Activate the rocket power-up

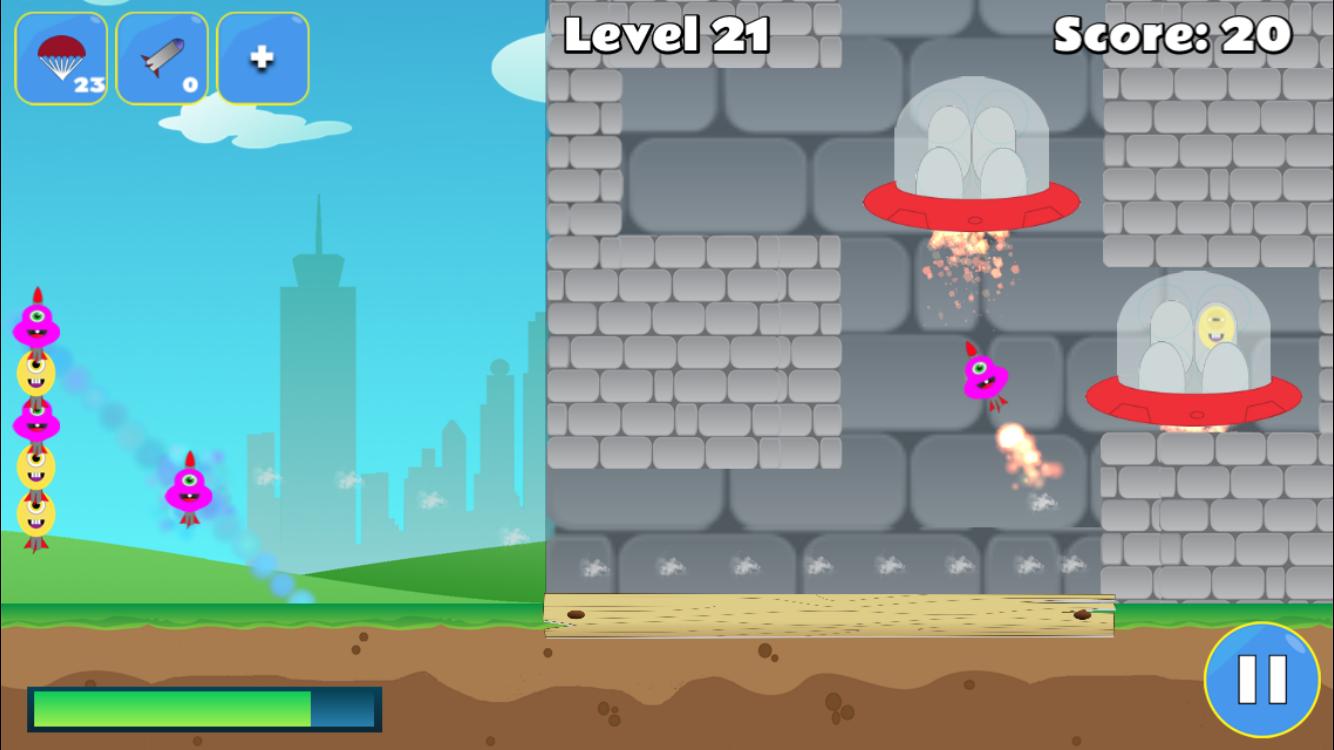tap(162, 58)
